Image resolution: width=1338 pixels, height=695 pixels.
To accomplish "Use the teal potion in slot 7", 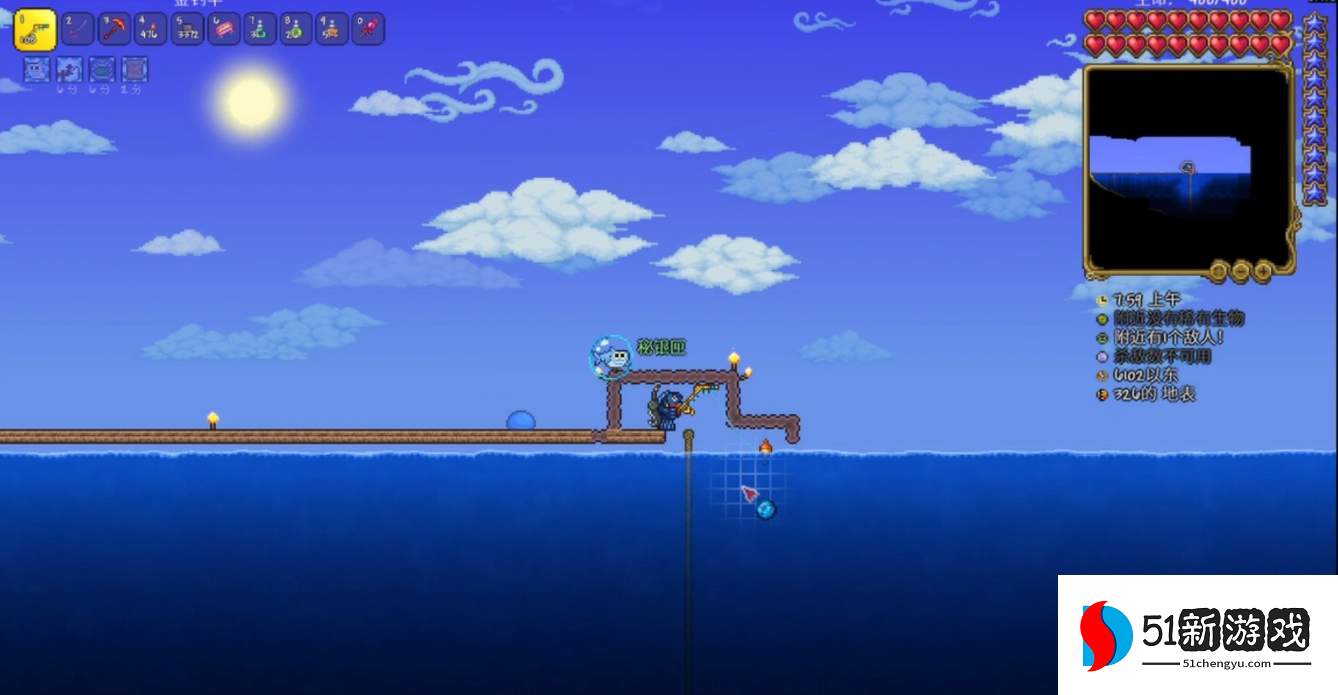I will click(259, 29).
